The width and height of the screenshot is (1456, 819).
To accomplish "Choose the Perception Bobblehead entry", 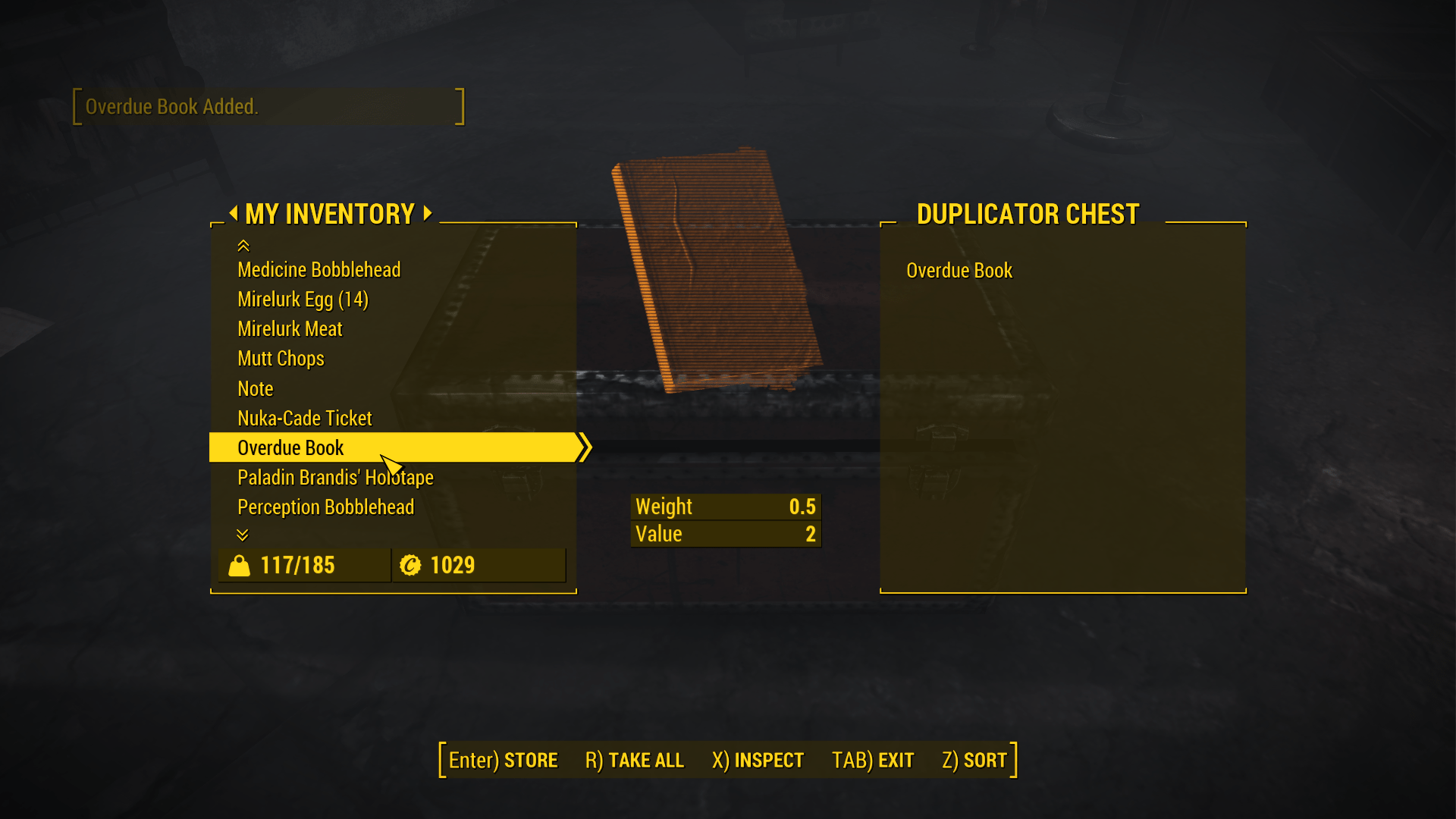I will point(325,507).
